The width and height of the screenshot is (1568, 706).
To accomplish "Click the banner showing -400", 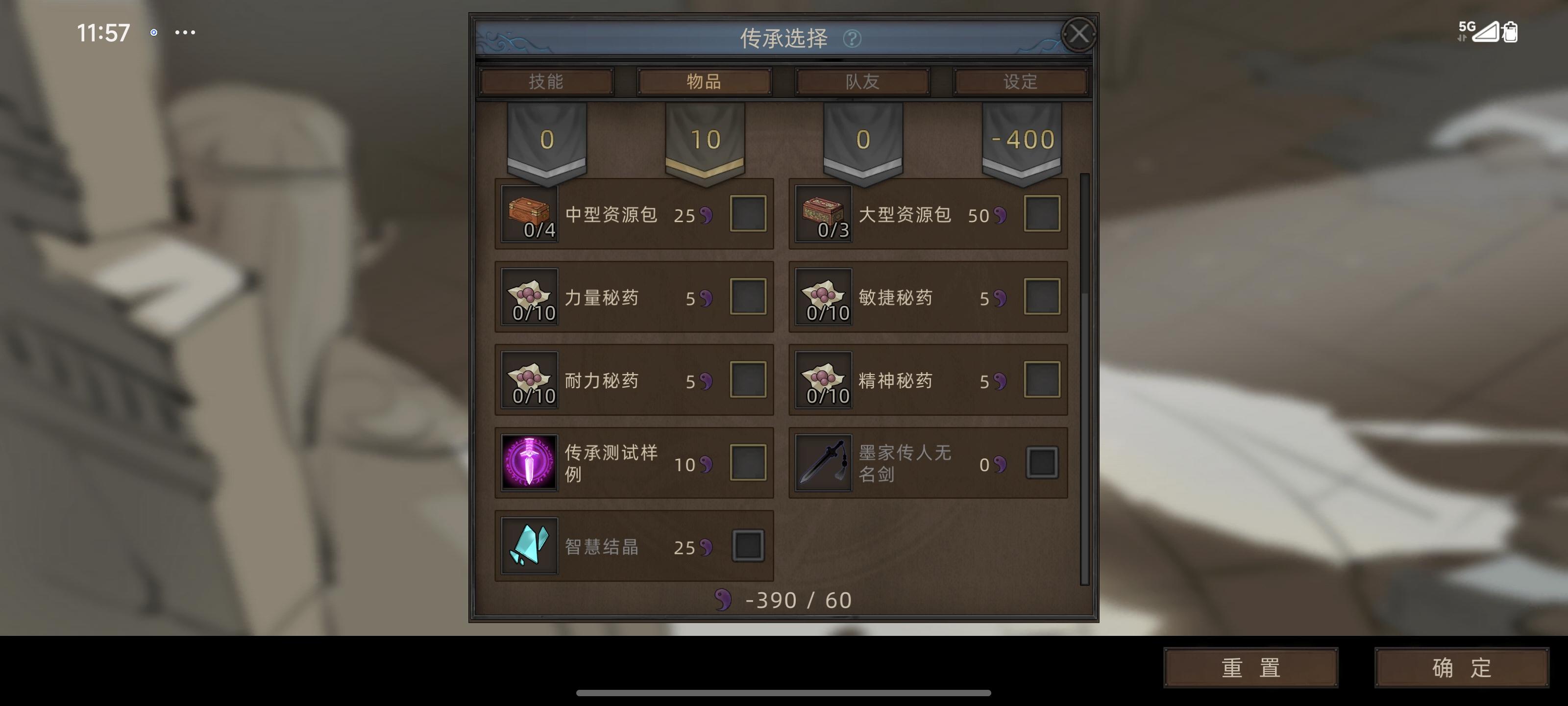I will [1021, 140].
